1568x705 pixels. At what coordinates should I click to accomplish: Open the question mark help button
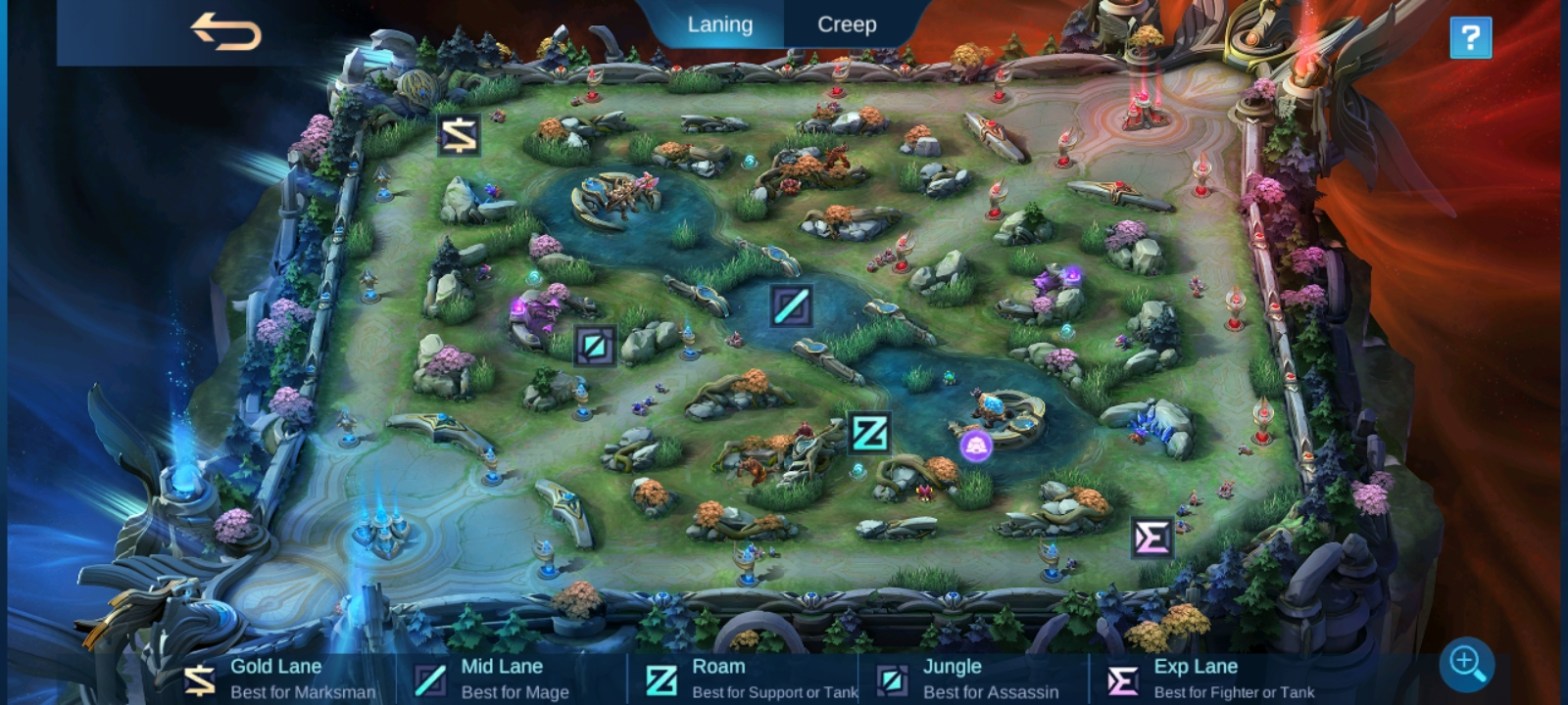tap(1470, 38)
